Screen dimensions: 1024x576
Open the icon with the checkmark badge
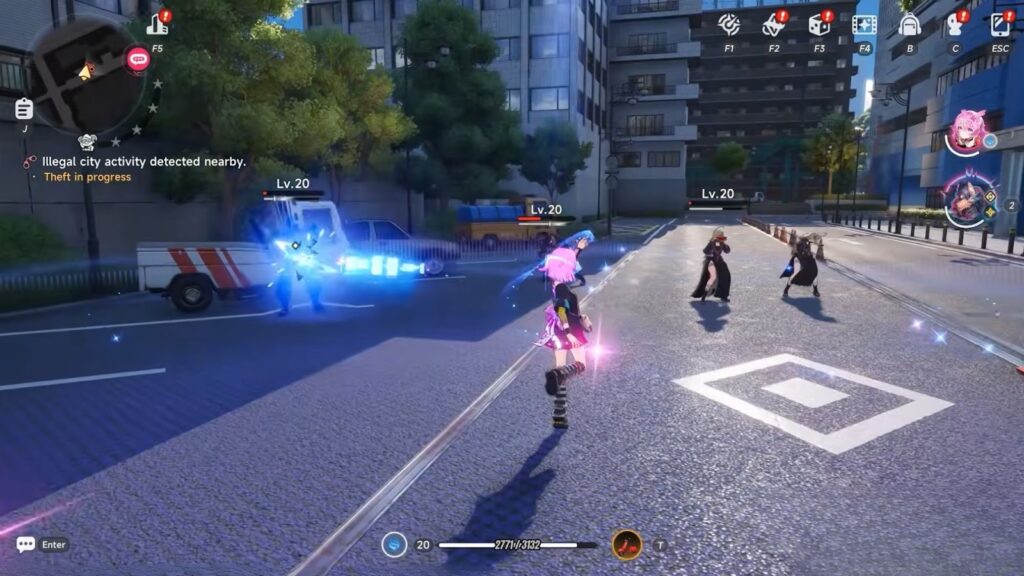click(773, 25)
